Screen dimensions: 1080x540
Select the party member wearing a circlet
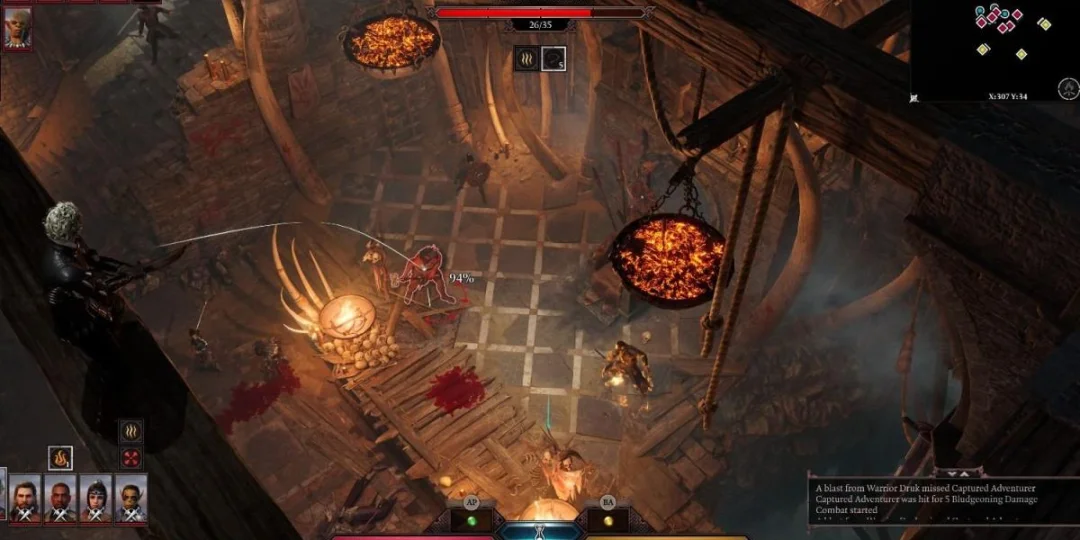point(96,497)
